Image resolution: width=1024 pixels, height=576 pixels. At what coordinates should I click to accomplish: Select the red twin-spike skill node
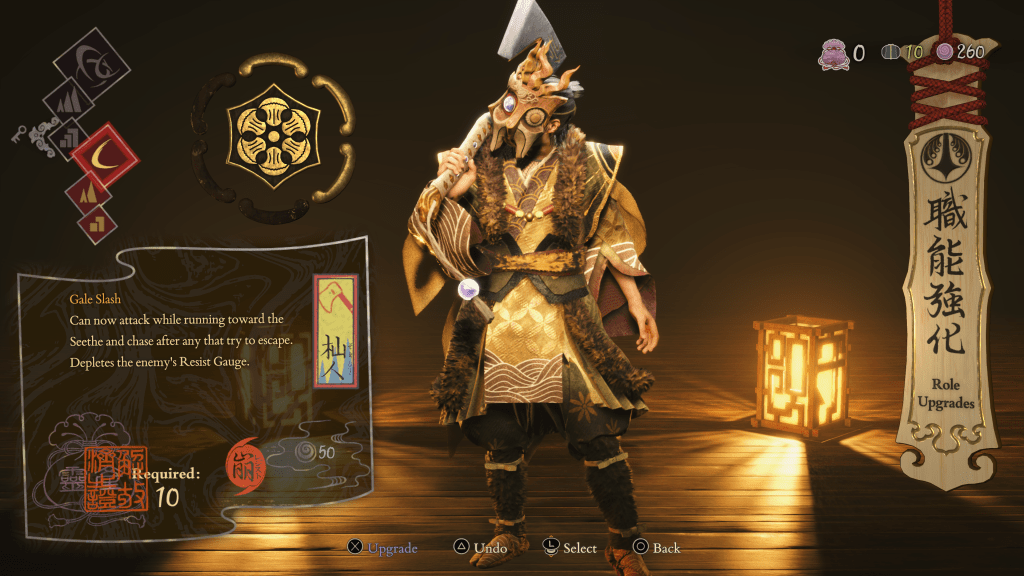(x=87, y=190)
